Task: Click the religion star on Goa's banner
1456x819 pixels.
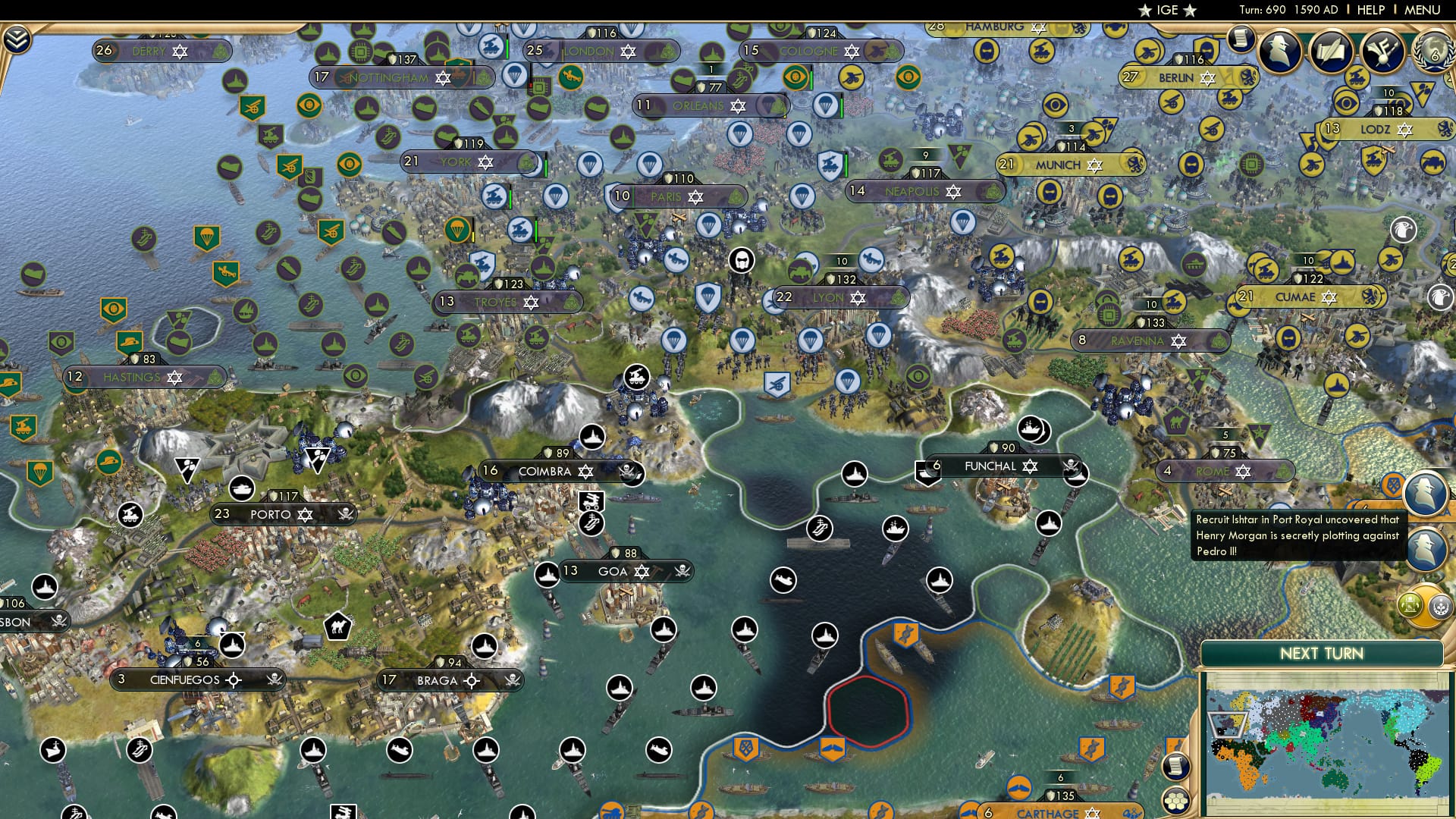Action: click(642, 571)
